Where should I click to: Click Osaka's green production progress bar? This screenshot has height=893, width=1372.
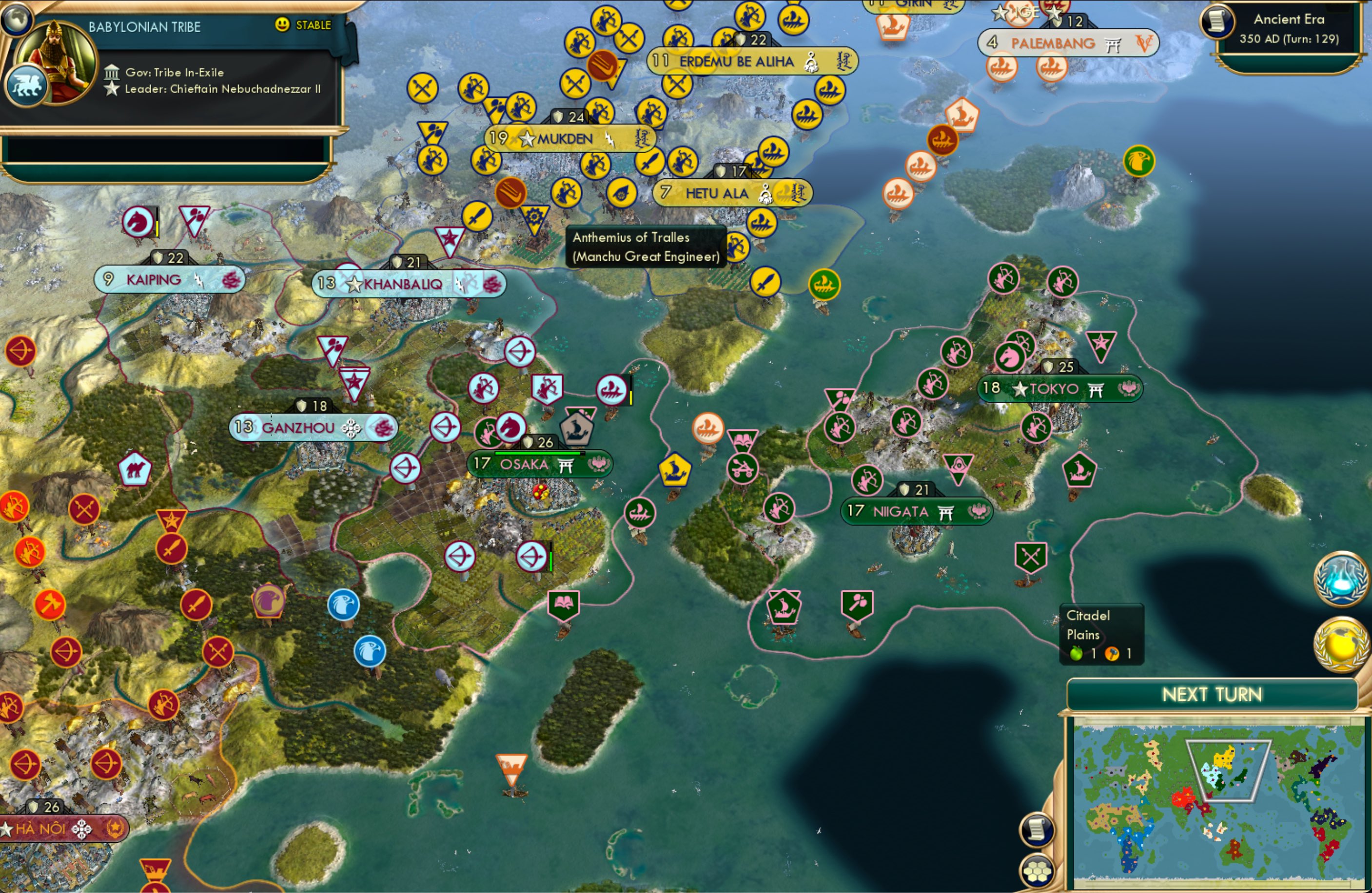tap(542, 453)
